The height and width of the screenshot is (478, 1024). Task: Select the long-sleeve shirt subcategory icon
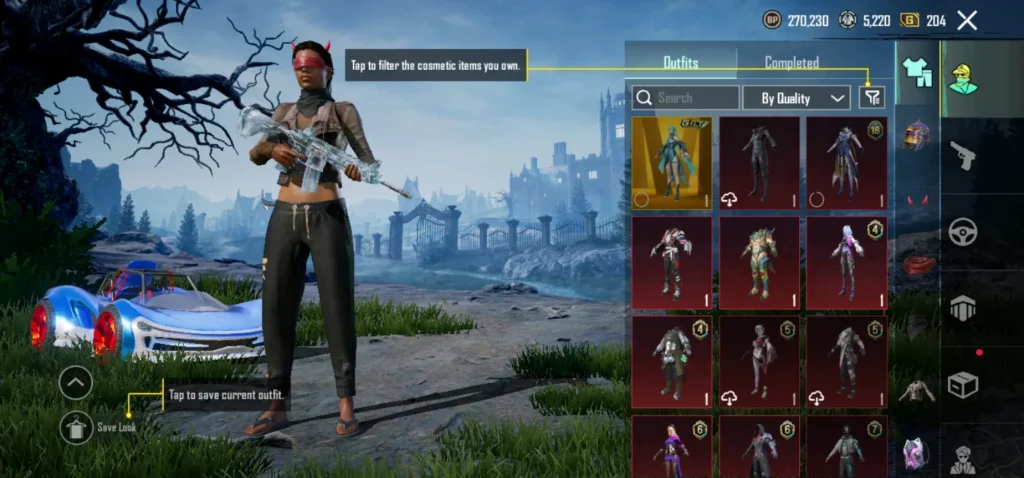tap(917, 391)
